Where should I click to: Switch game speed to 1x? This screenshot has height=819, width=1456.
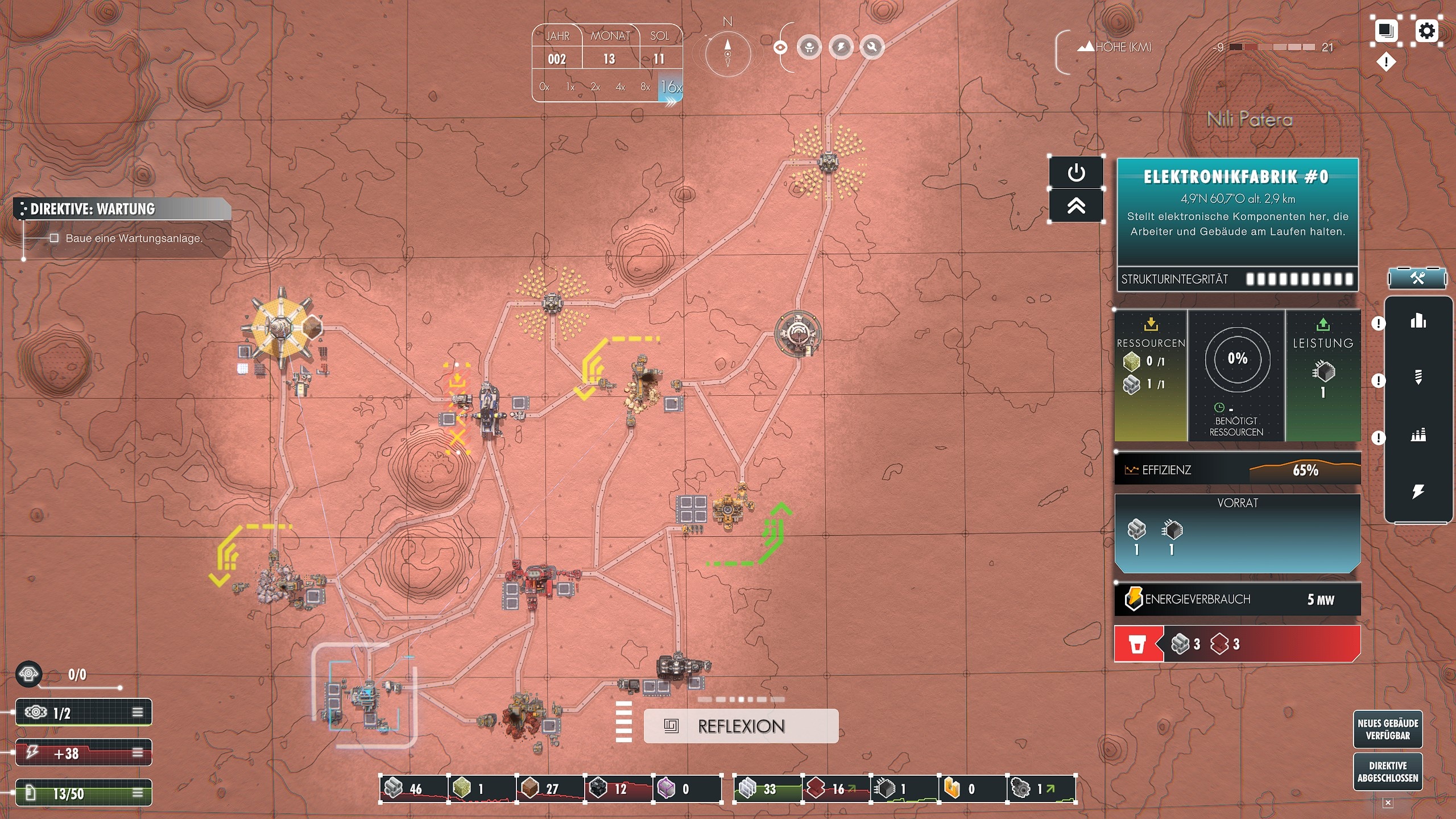[x=569, y=86]
